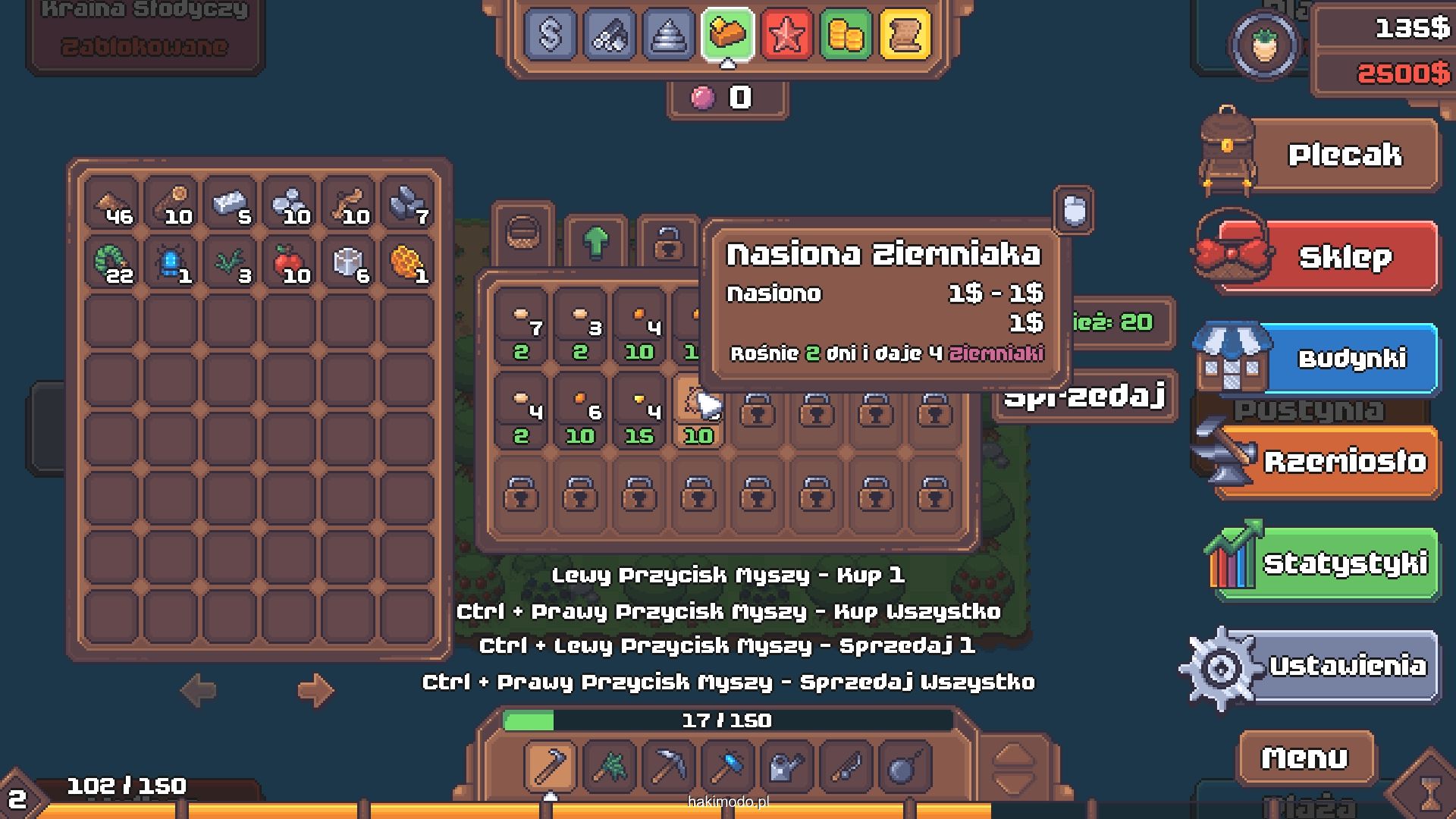Click the Sprzedaj sell button
The width and height of the screenshot is (1456, 819).
click(1084, 396)
